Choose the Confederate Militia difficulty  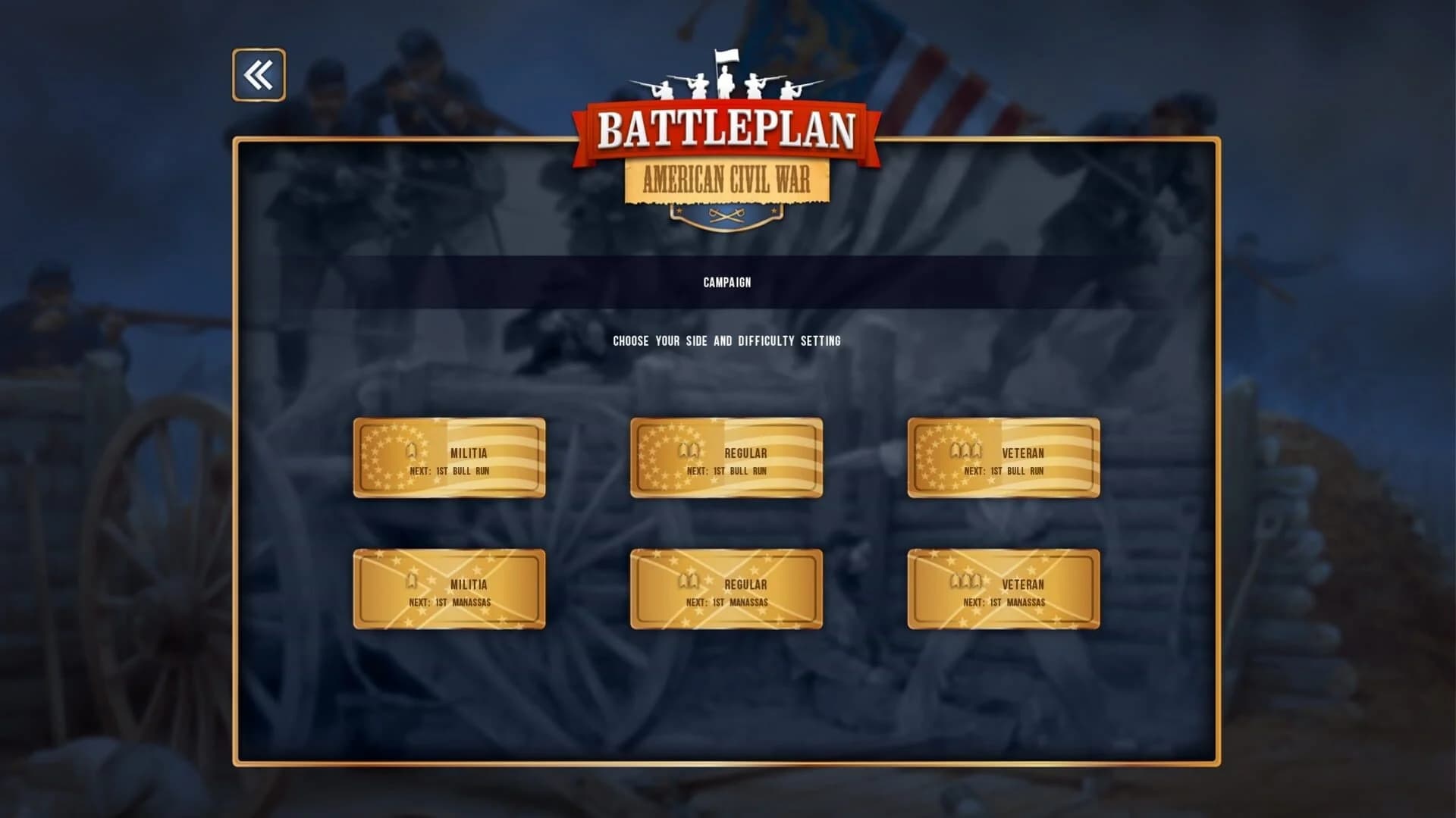point(449,589)
